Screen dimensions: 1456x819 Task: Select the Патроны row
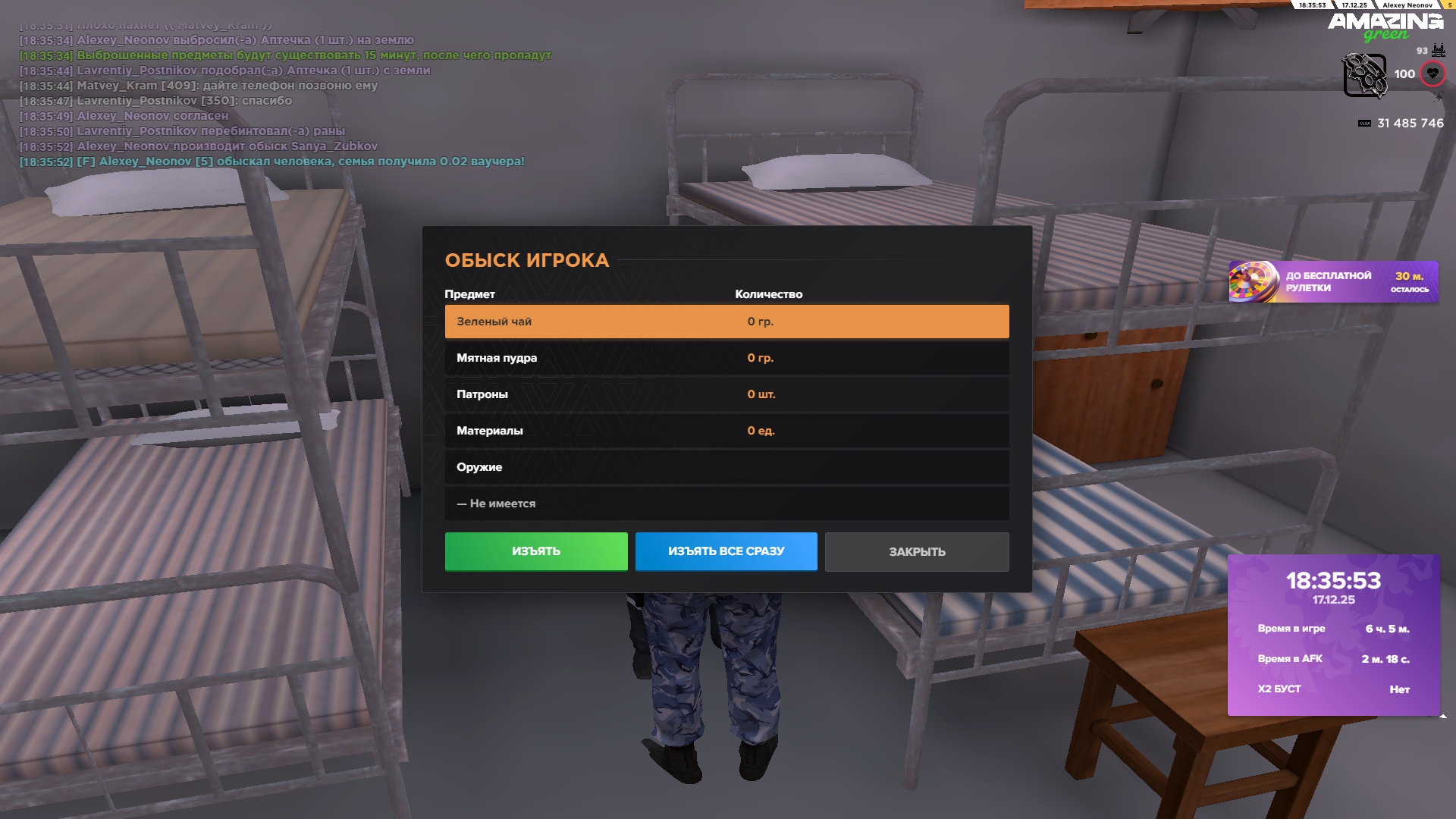click(726, 394)
